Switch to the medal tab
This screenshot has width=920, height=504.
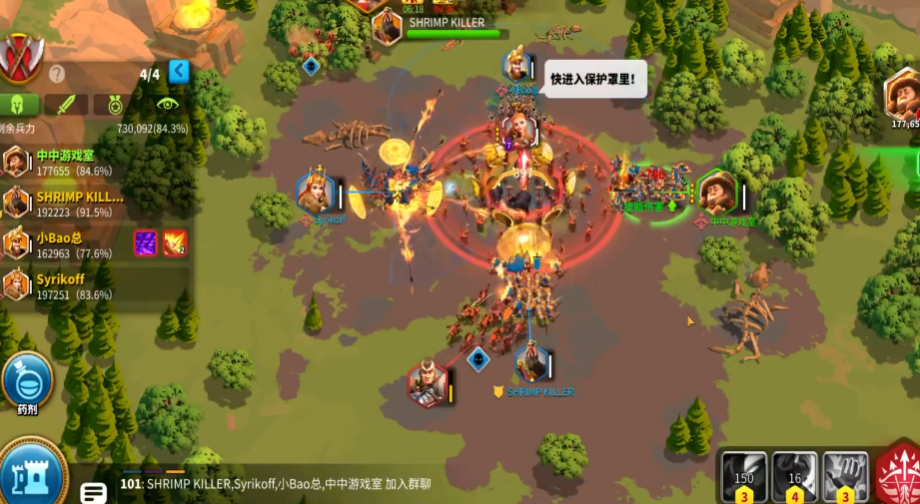pos(113,104)
